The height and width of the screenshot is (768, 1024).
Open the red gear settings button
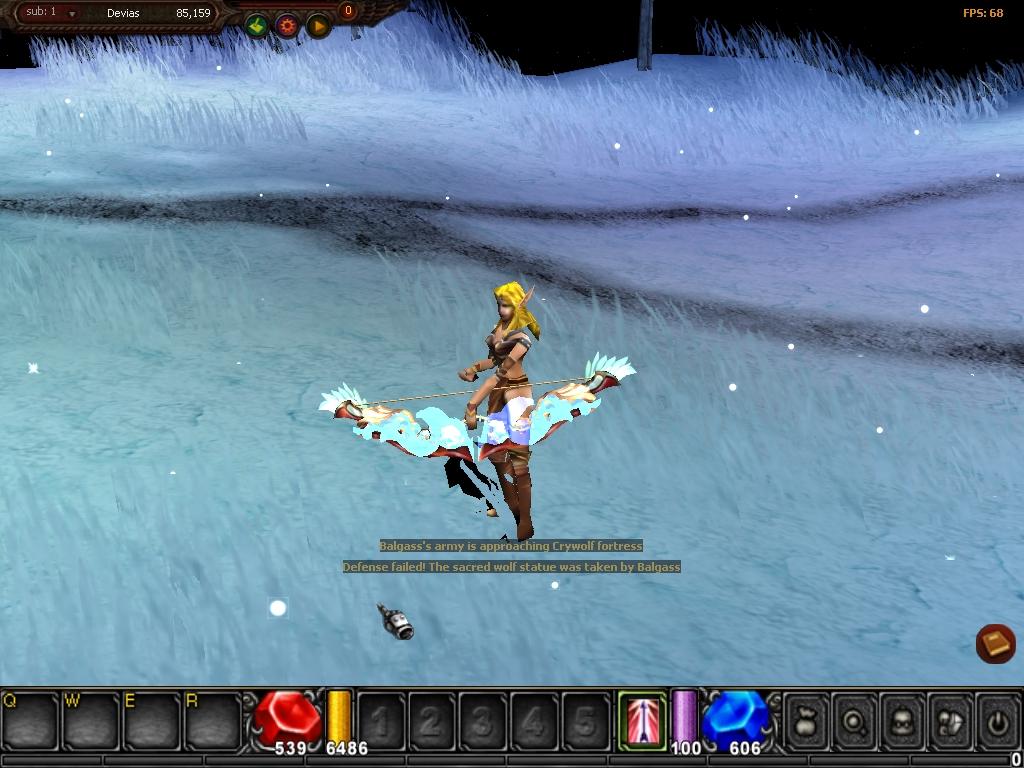pos(287,26)
